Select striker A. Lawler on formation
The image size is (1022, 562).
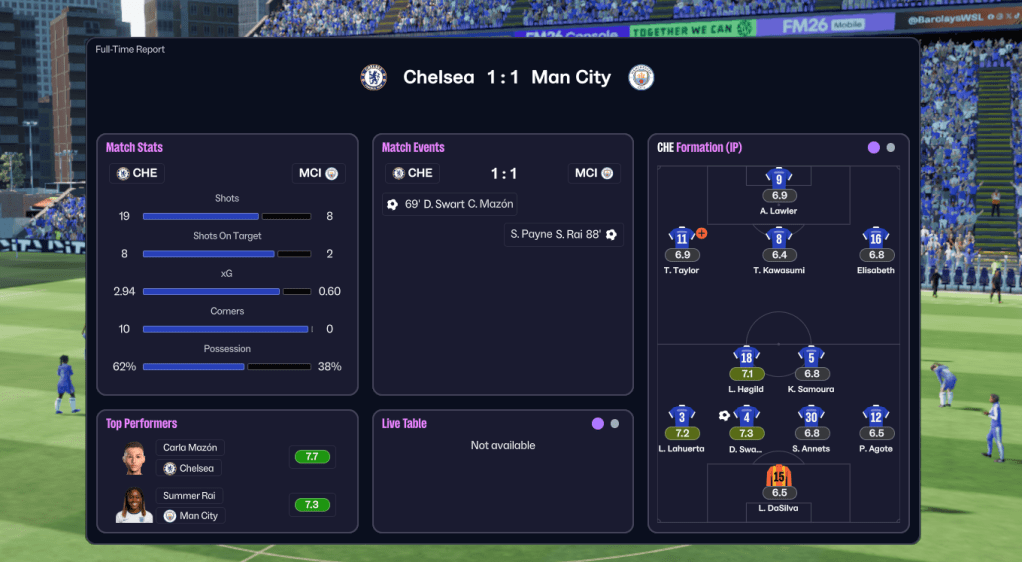click(x=779, y=180)
